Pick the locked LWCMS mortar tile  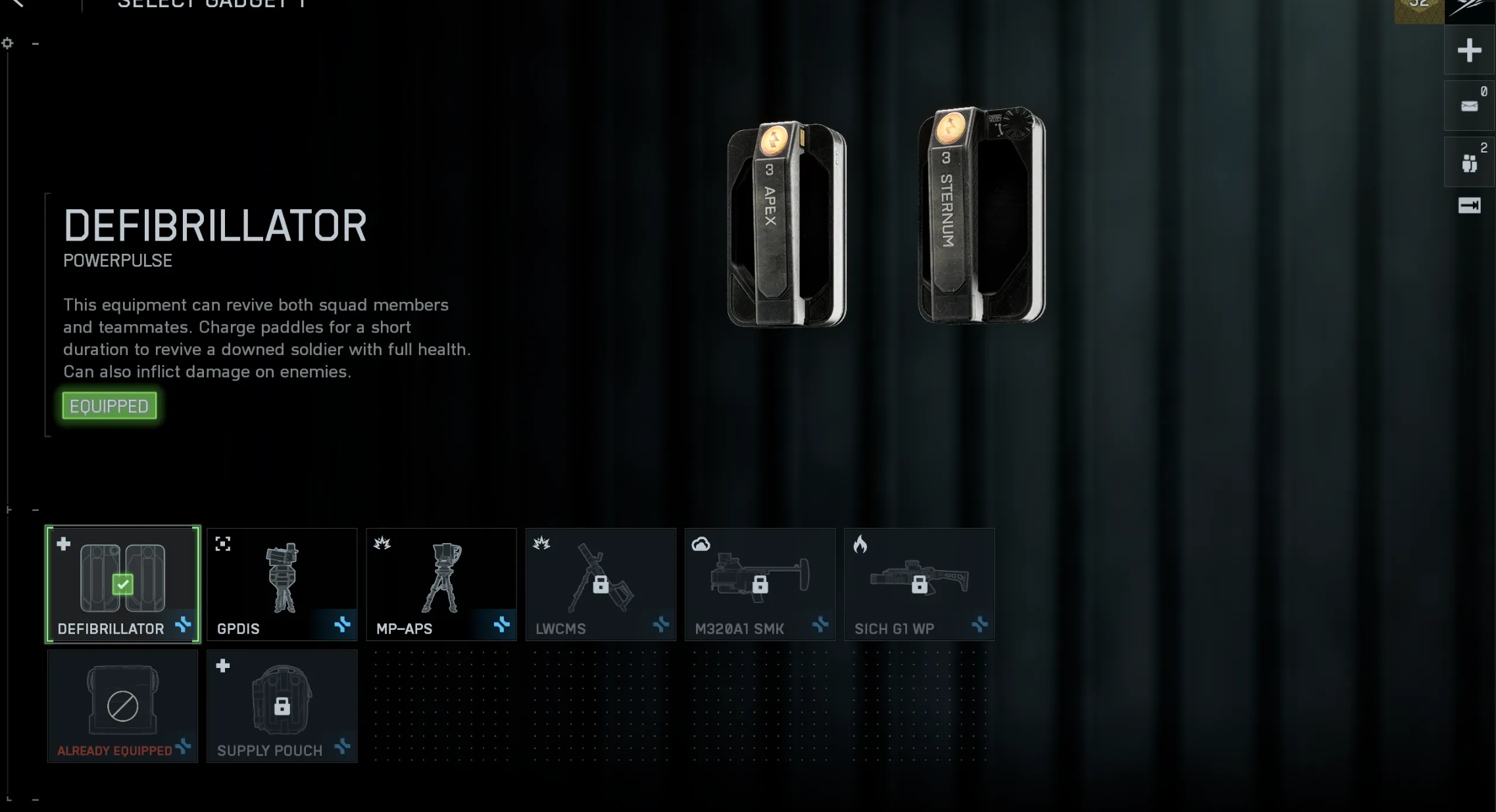point(601,584)
